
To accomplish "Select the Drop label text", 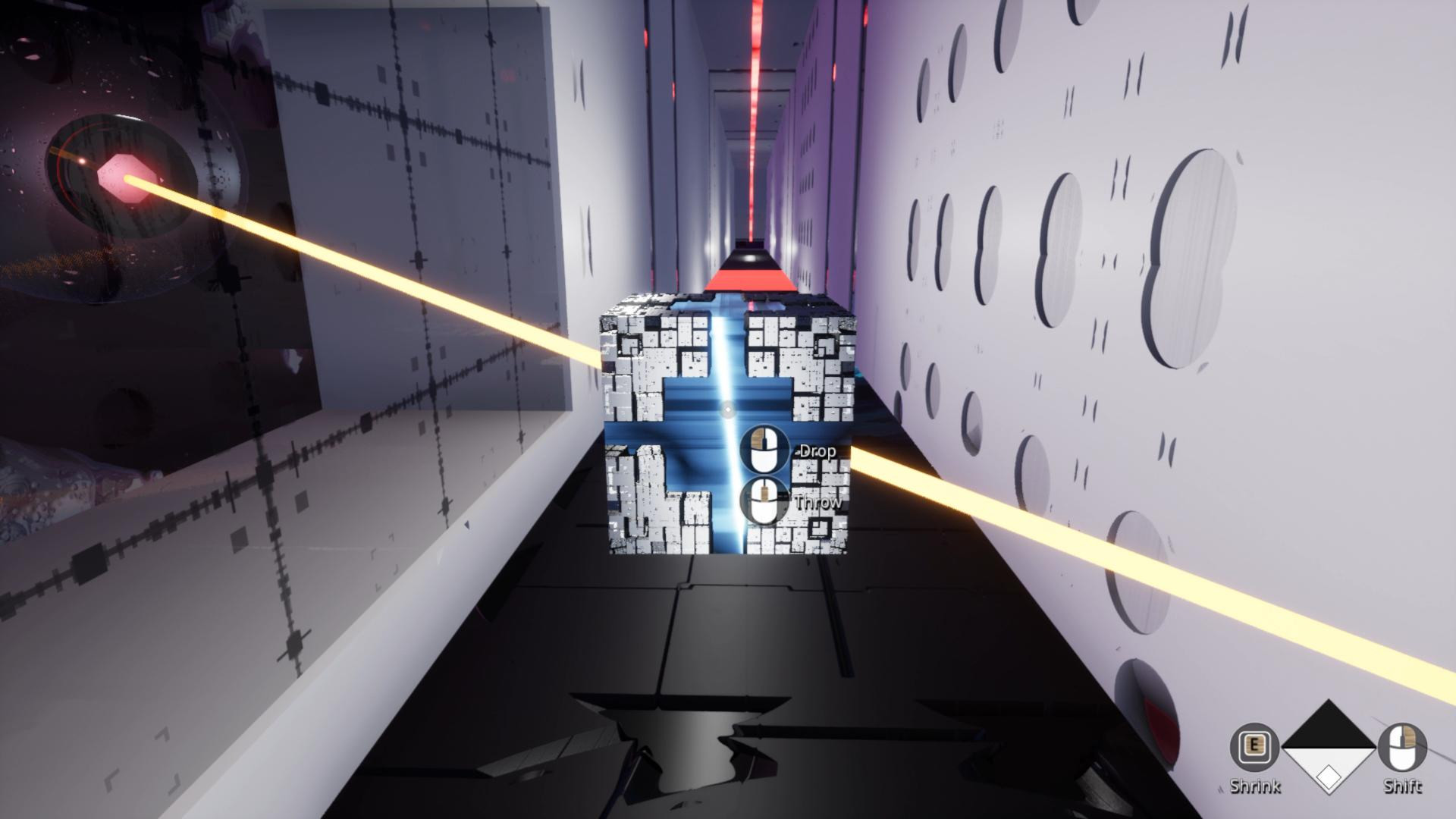I will point(817,450).
